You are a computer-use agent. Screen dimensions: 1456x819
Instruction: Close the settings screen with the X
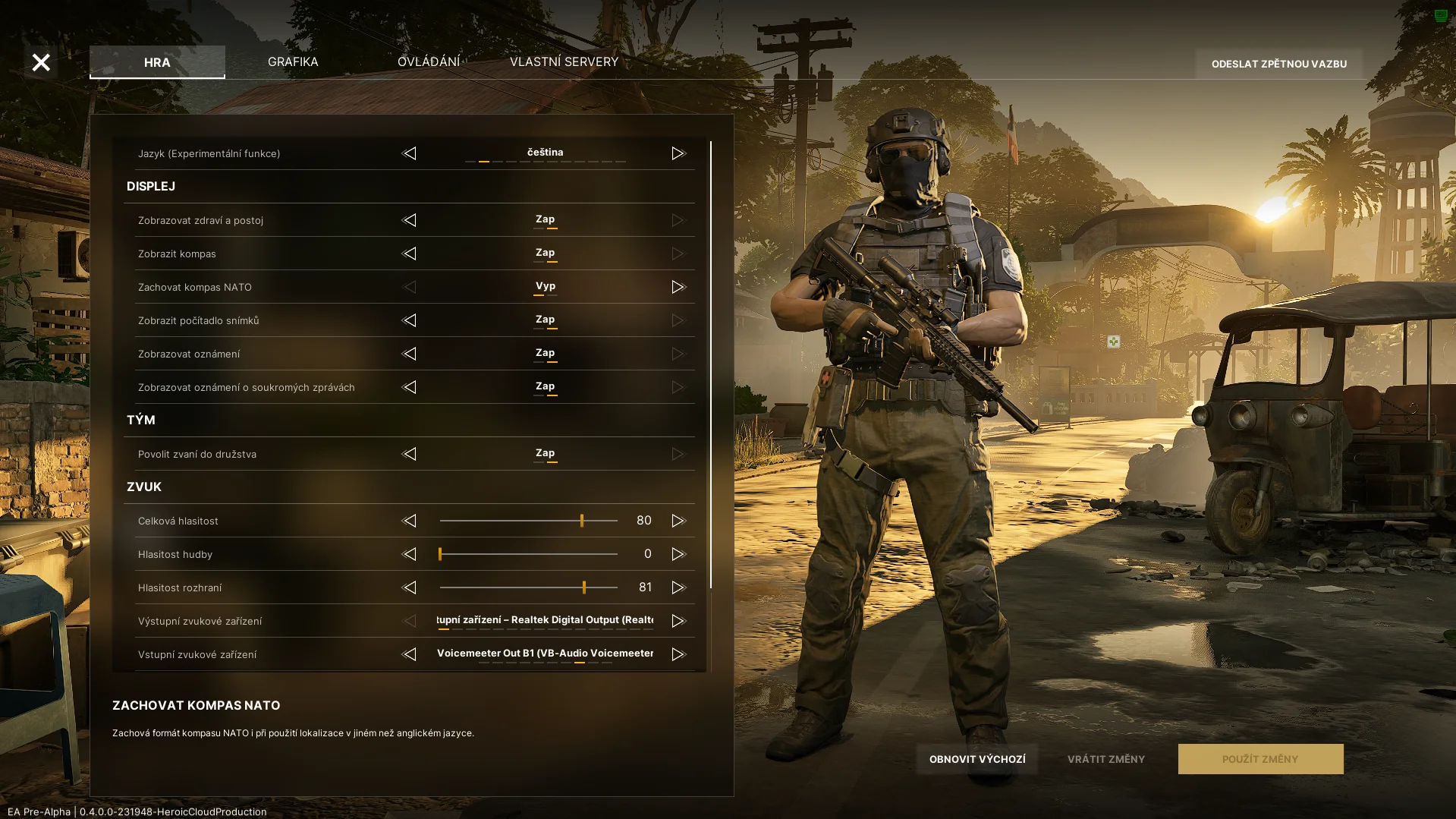coord(41,62)
